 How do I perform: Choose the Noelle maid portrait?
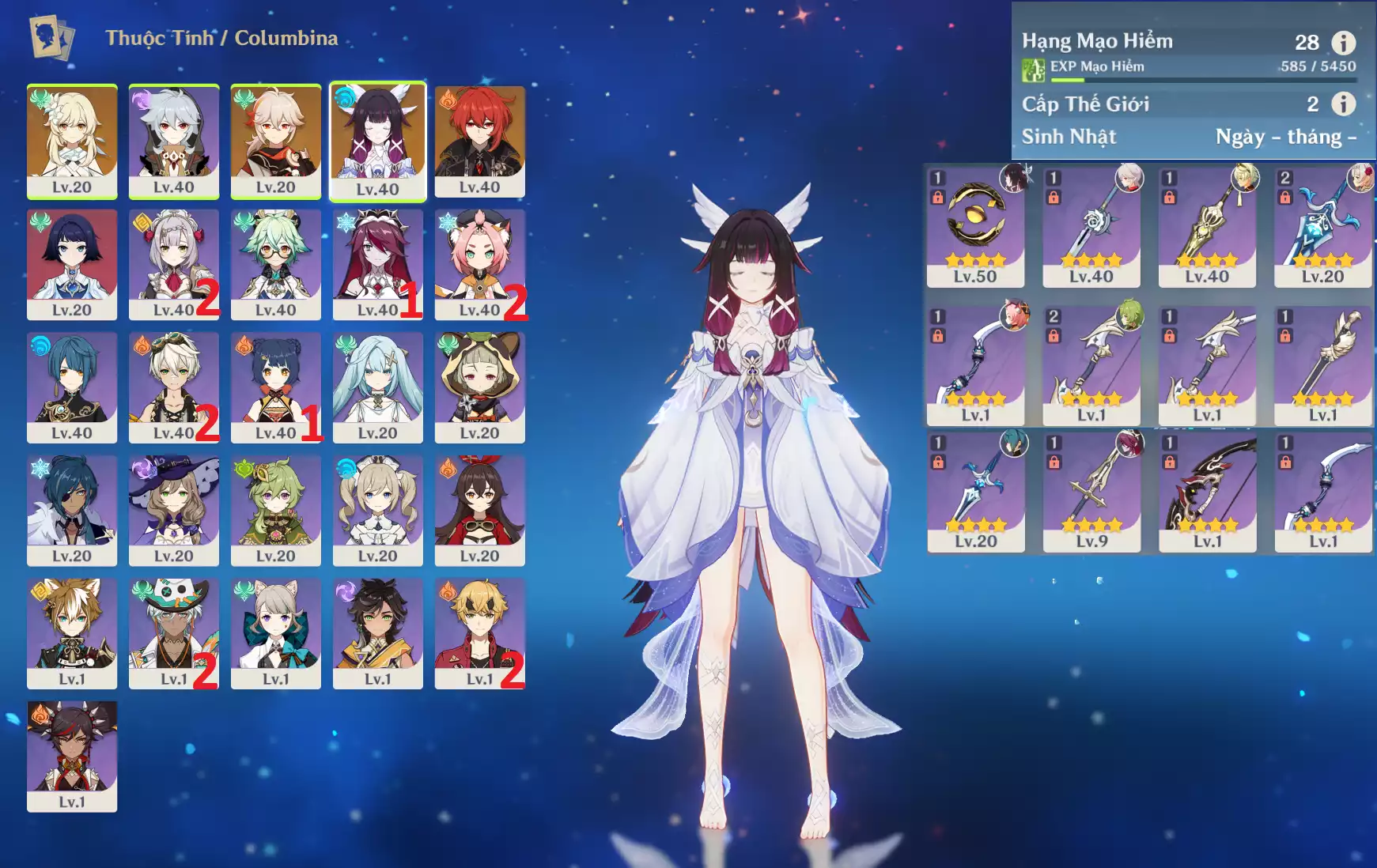(x=174, y=264)
